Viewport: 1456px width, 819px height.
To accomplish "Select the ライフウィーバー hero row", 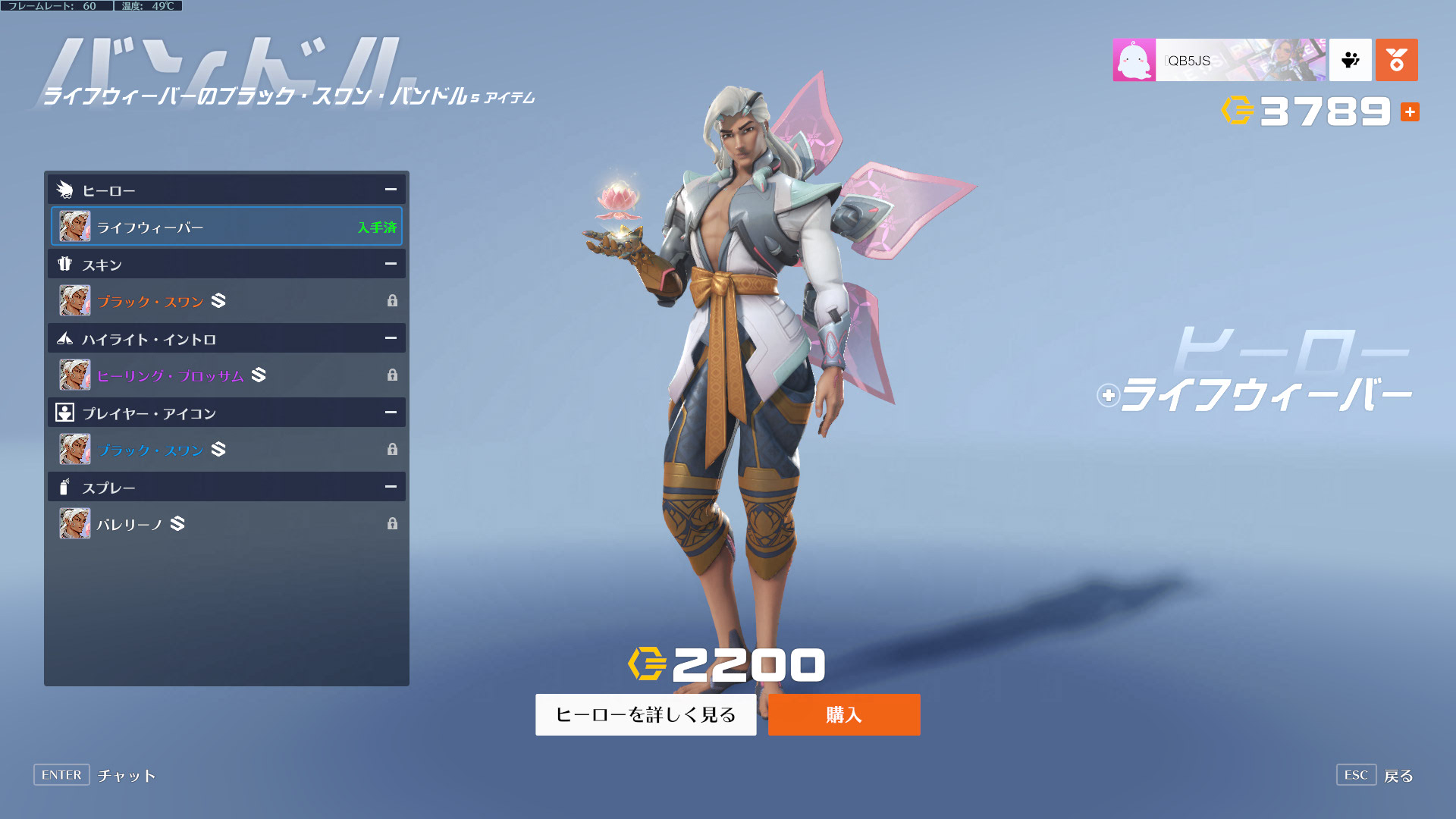I will (x=226, y=227).
